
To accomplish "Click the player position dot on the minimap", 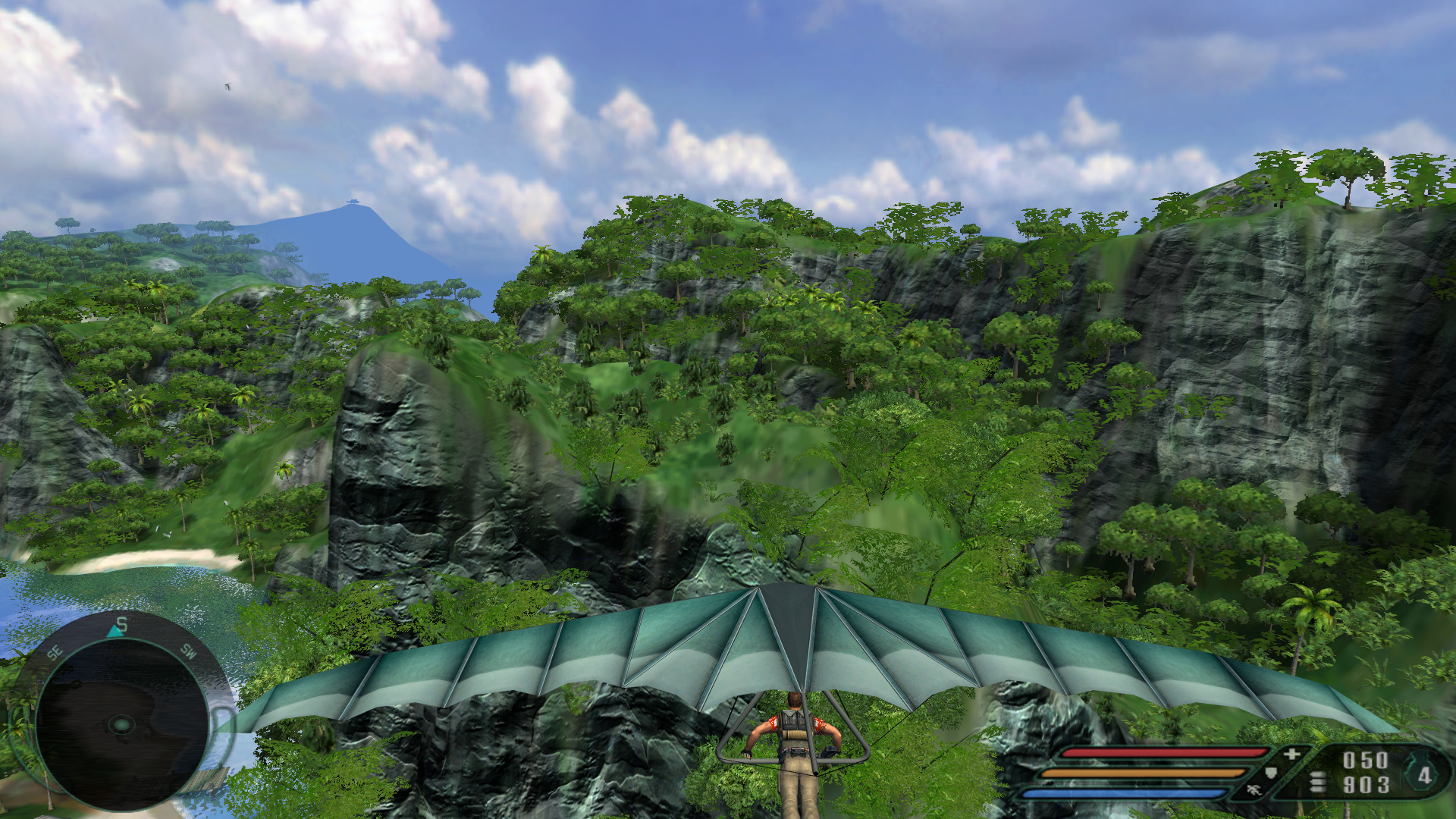I will click(122, 725).
